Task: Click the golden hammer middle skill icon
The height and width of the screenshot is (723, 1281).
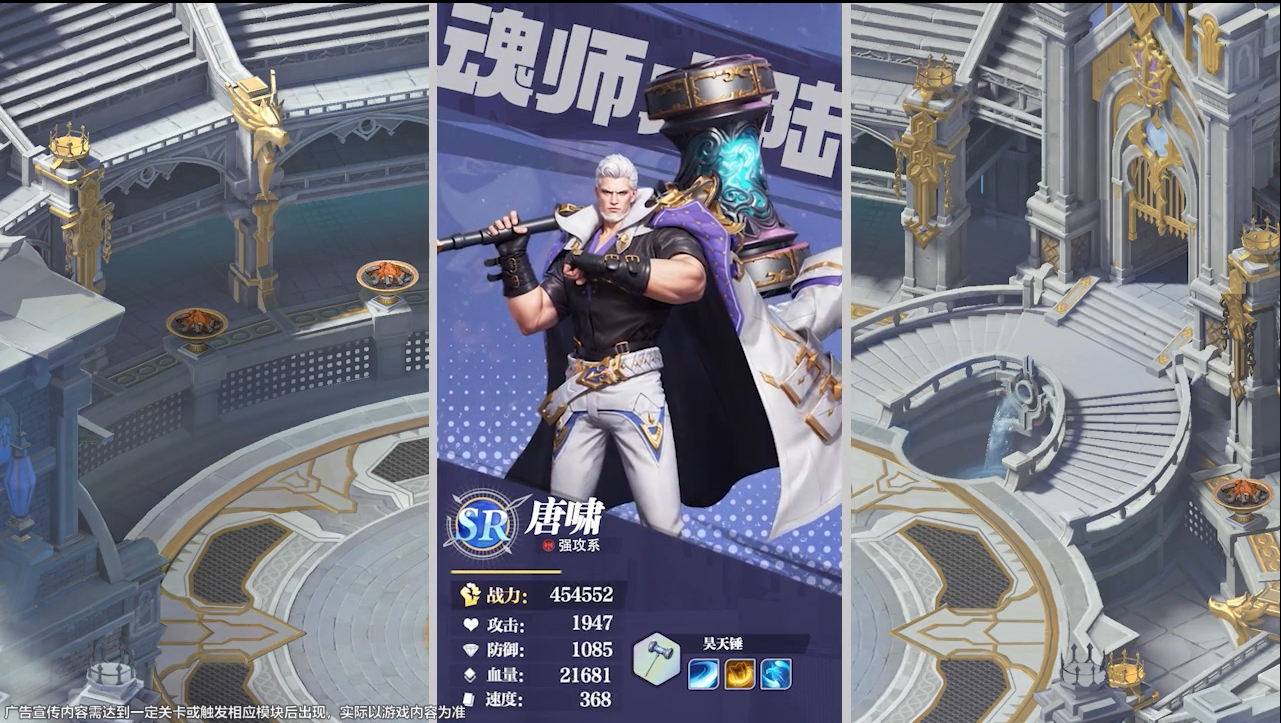Action: click(x=742, y=676)
